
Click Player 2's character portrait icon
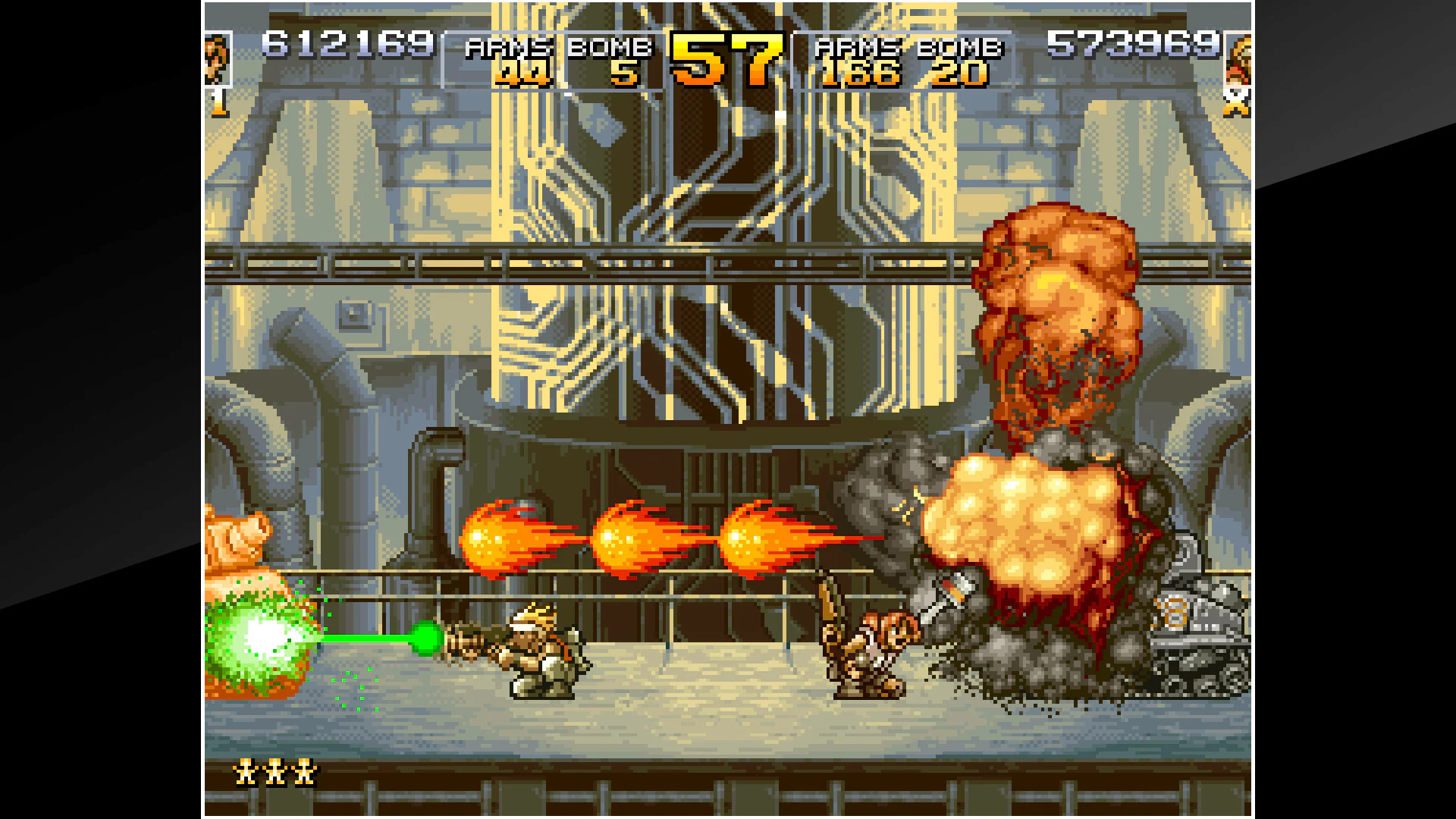click(x=1238, y=61)
